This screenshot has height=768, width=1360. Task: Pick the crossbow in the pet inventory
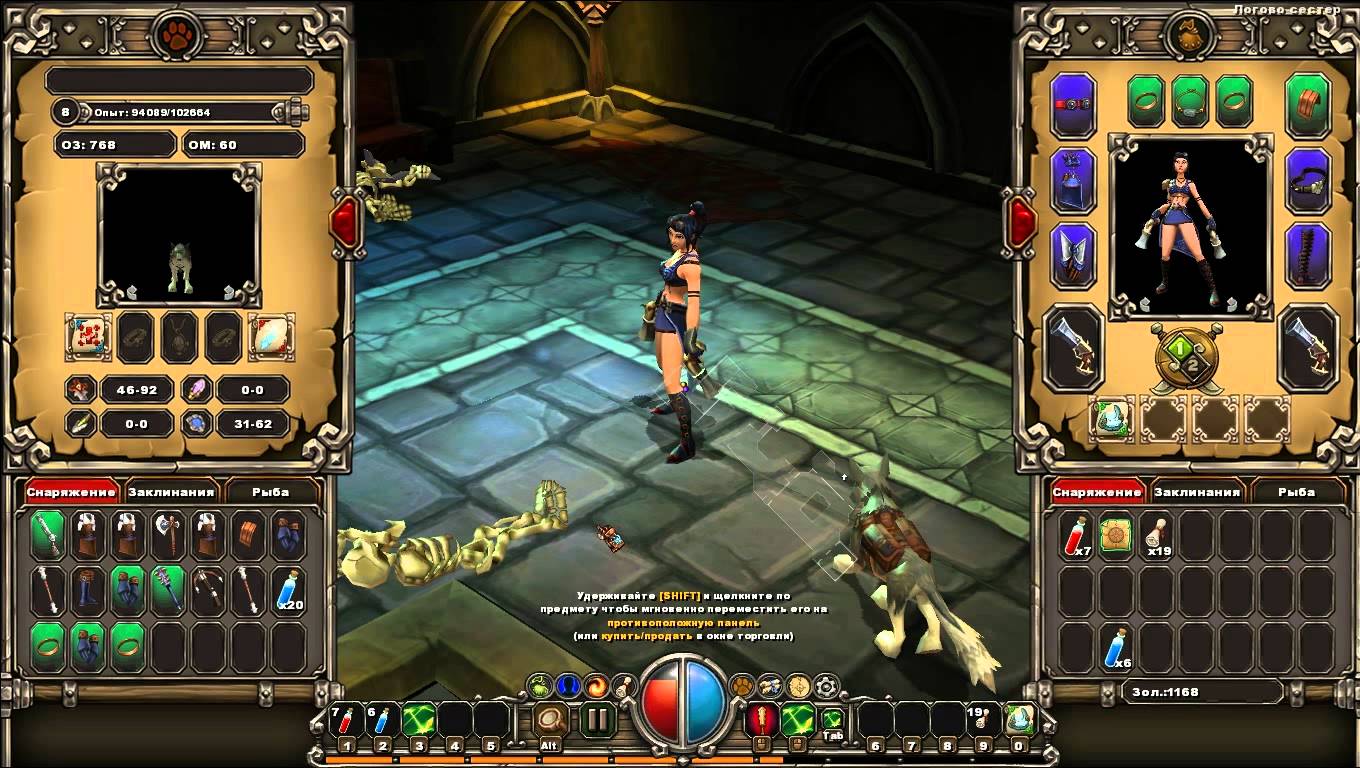[208, 590]
